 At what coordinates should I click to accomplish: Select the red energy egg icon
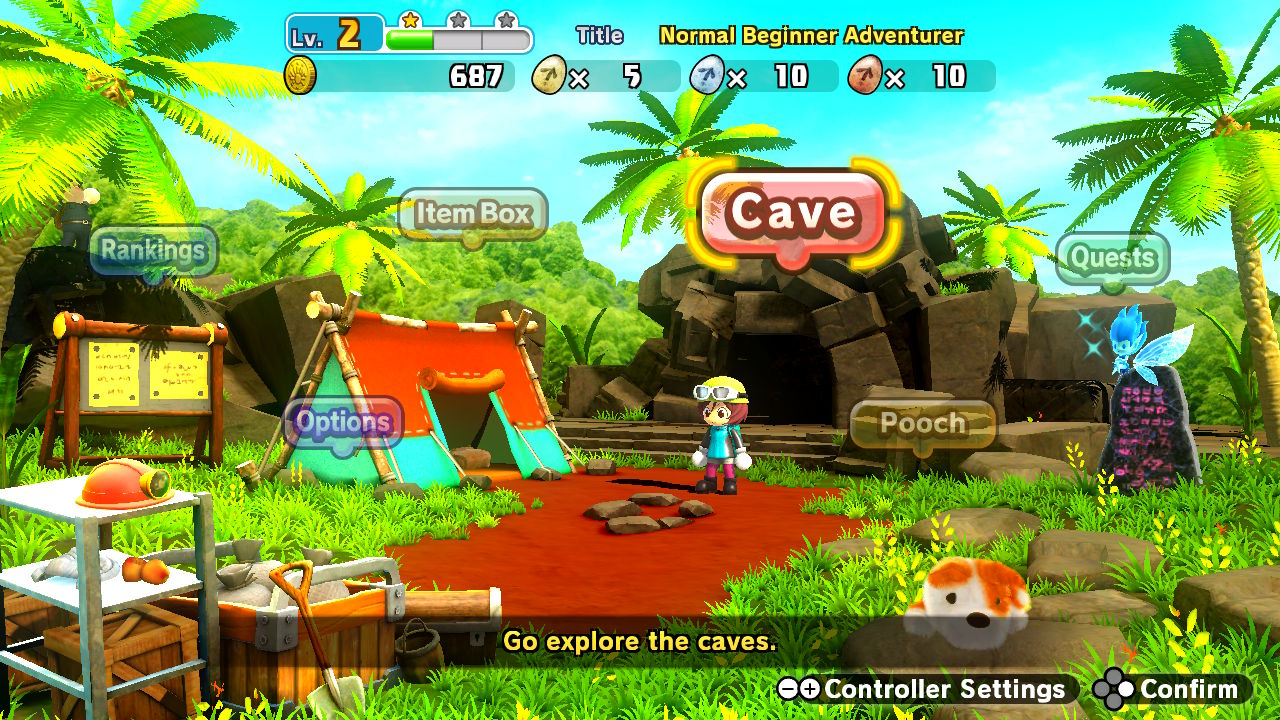tap(863, 74)
